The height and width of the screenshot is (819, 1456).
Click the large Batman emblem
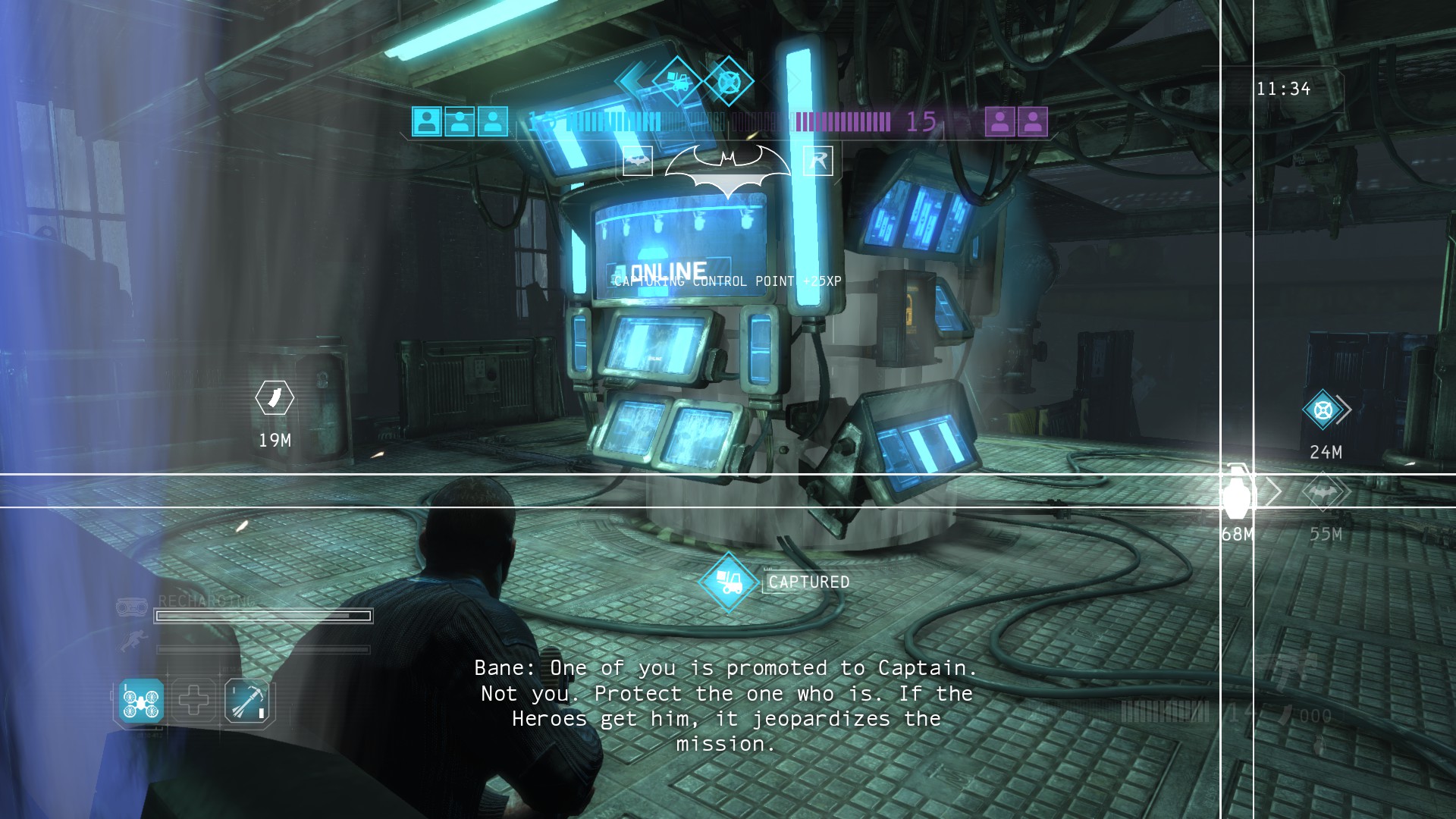pos(728,168)
